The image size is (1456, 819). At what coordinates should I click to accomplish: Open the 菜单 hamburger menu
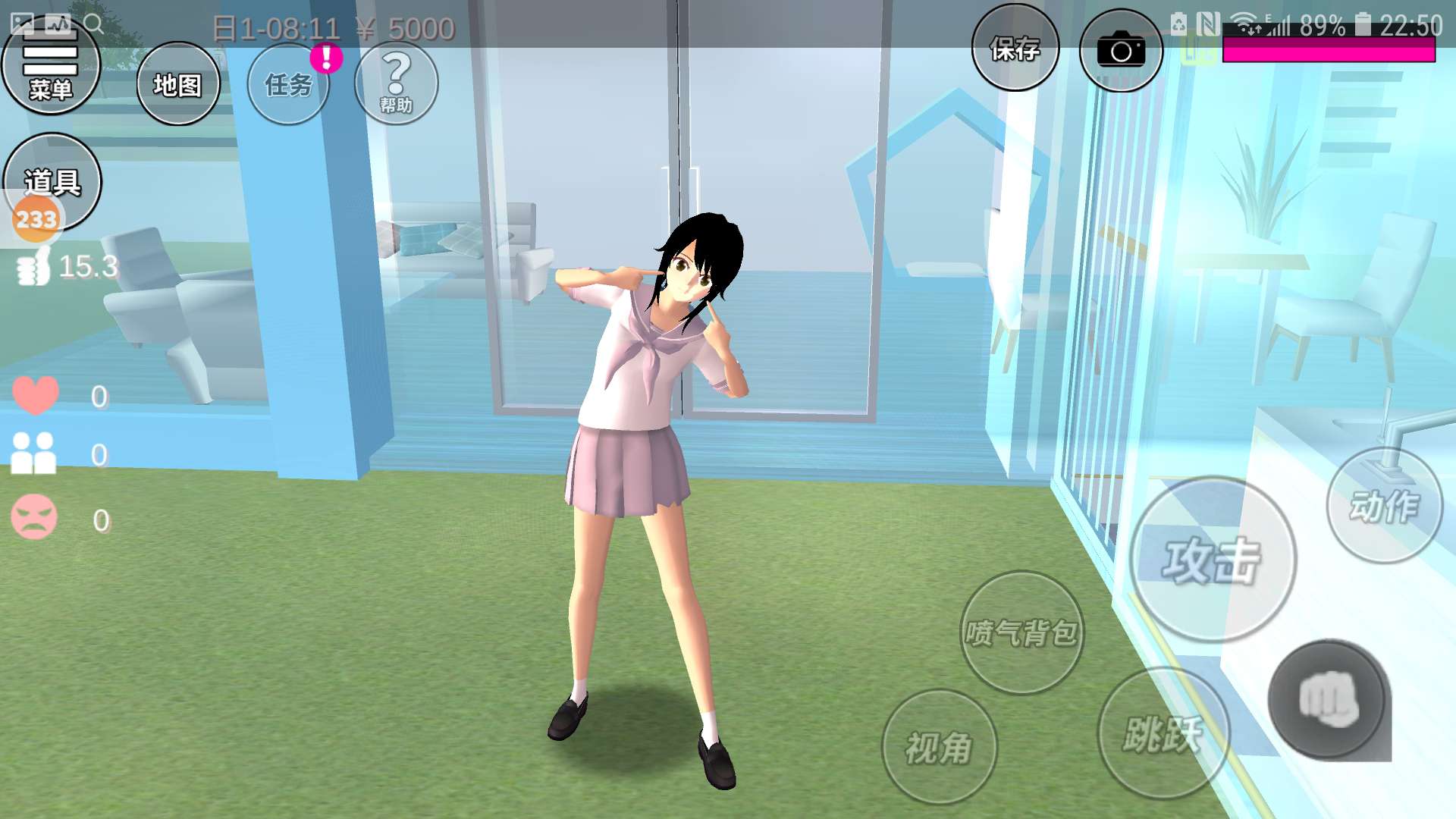[51, 70]
